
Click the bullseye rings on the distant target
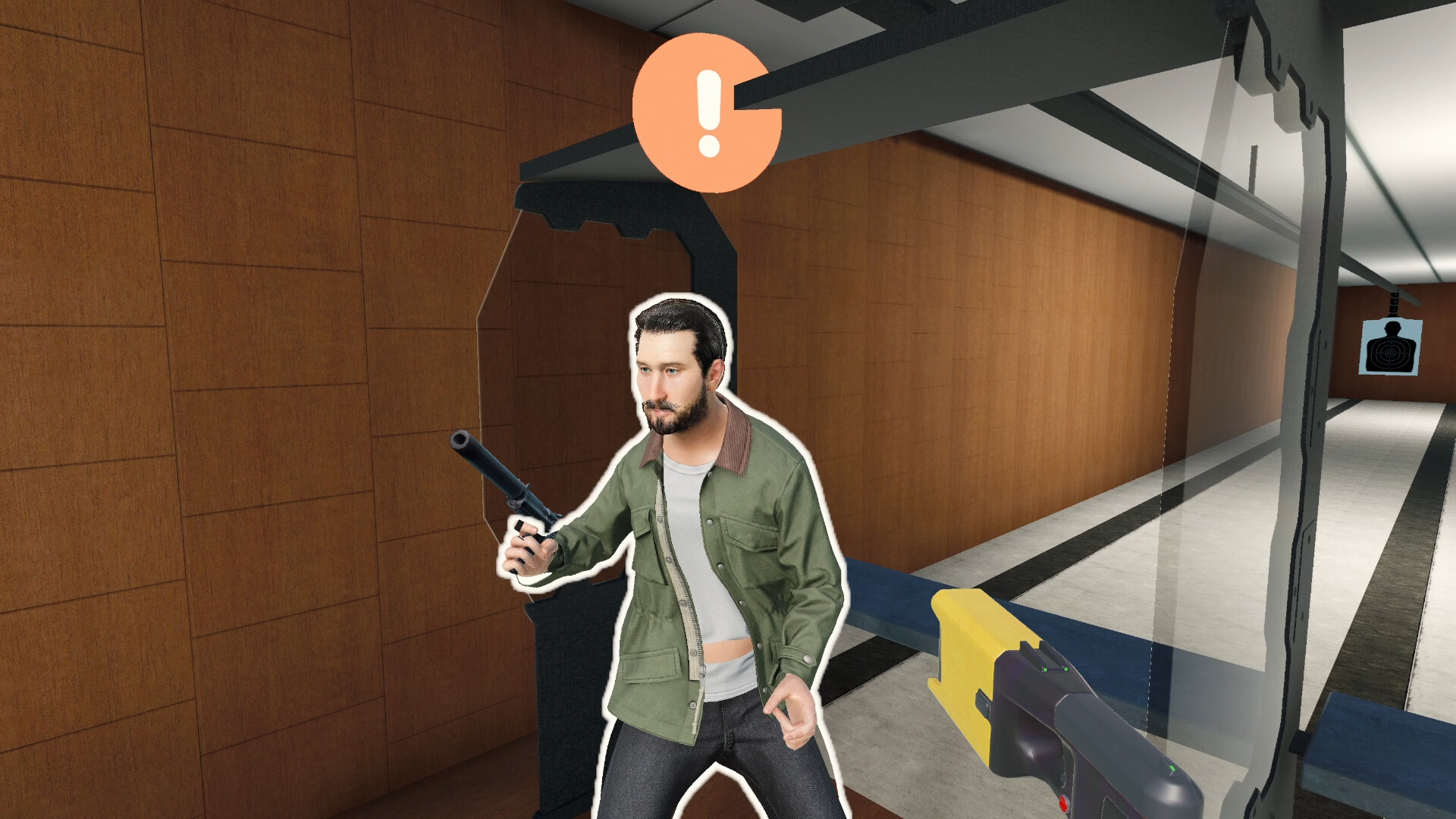[1391, 353]
